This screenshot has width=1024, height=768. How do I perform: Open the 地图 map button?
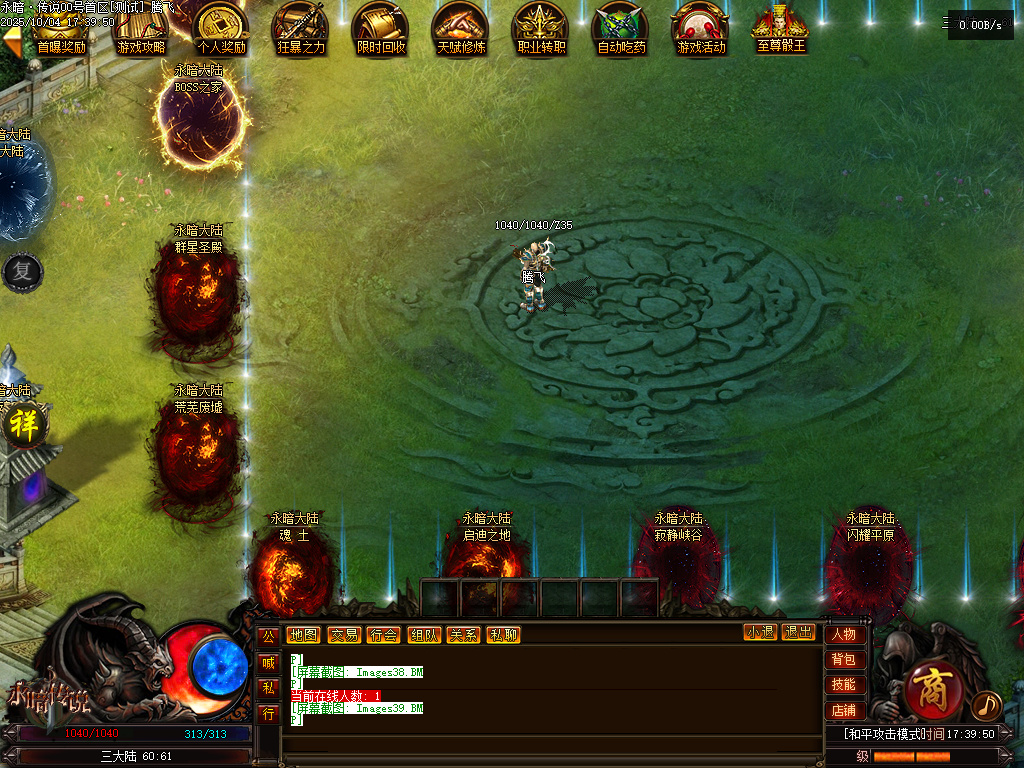[x=303, y=635]
